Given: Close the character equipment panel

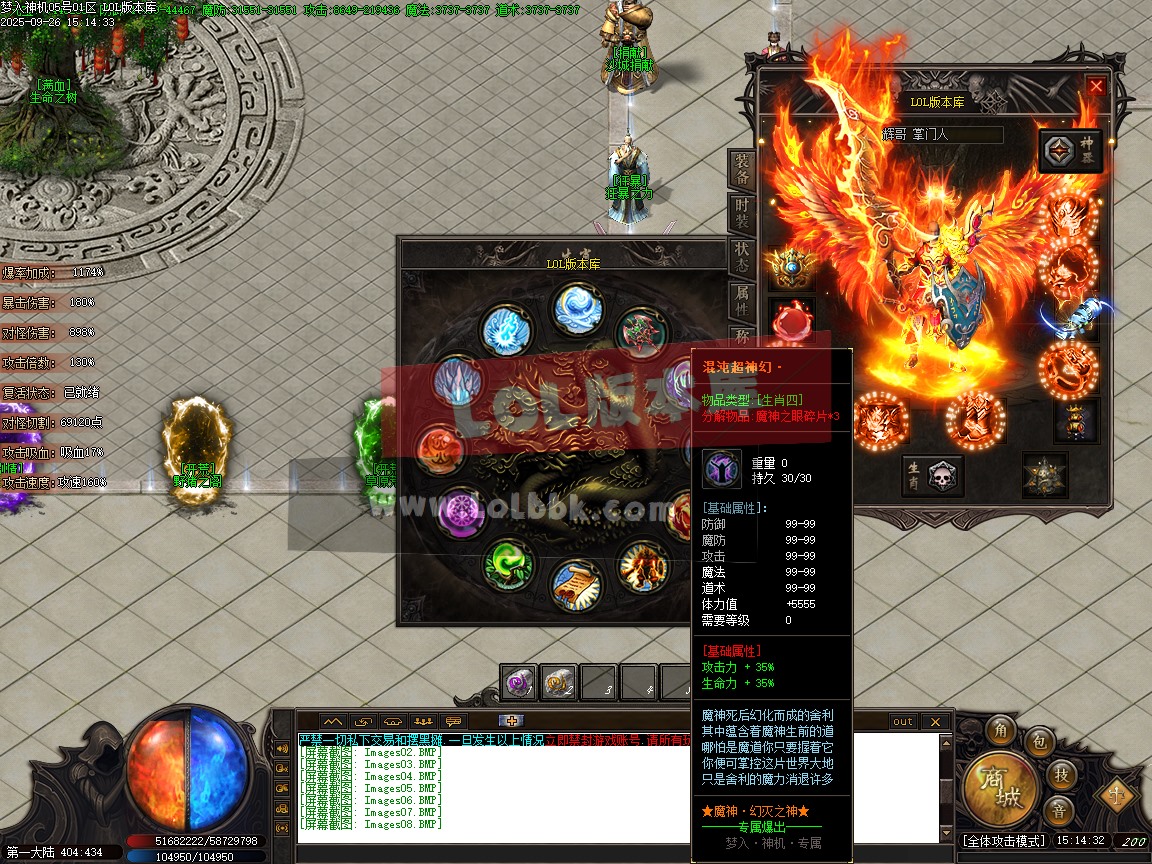Looking at the screenshot, I should 1096,86.
